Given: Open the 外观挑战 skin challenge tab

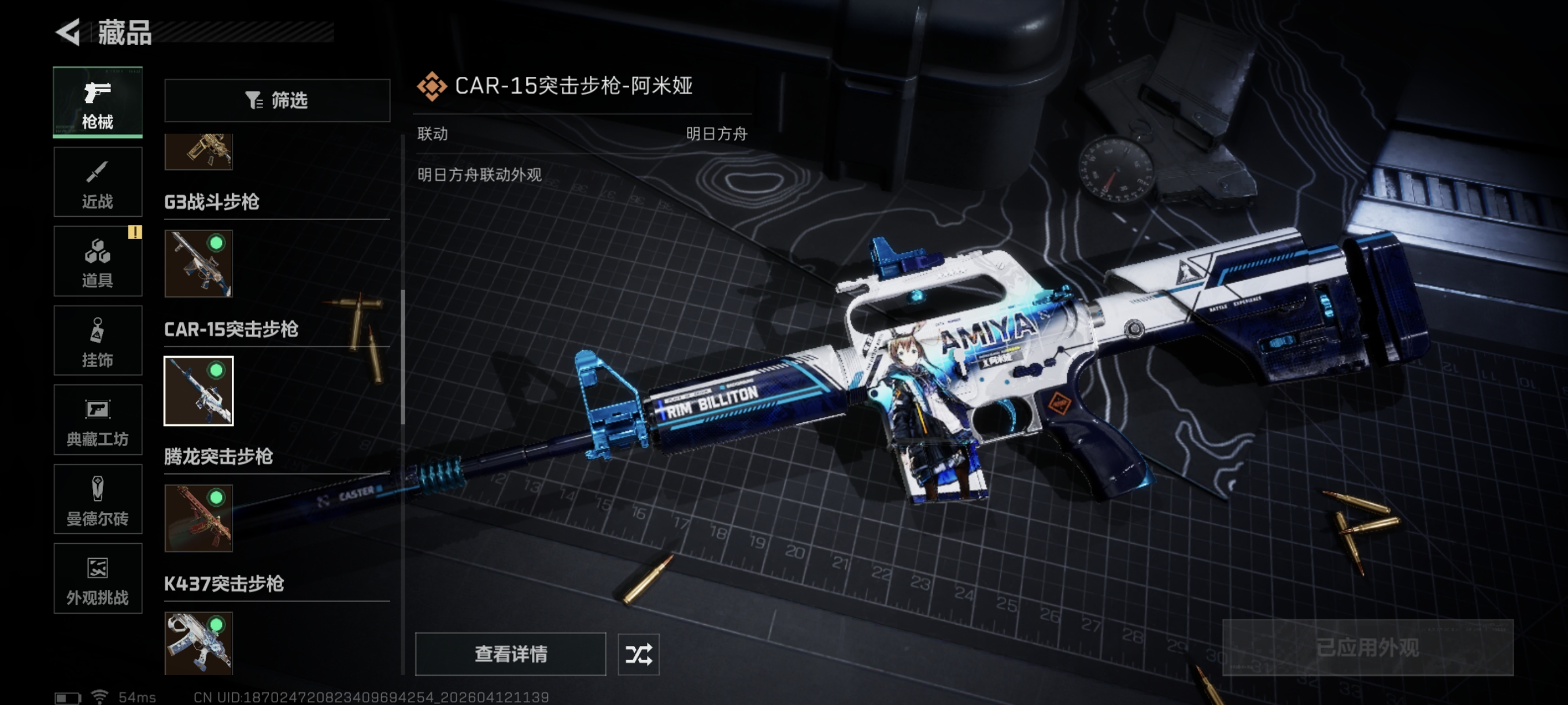Looking at the screenshot, I should [x=97, y=578].
